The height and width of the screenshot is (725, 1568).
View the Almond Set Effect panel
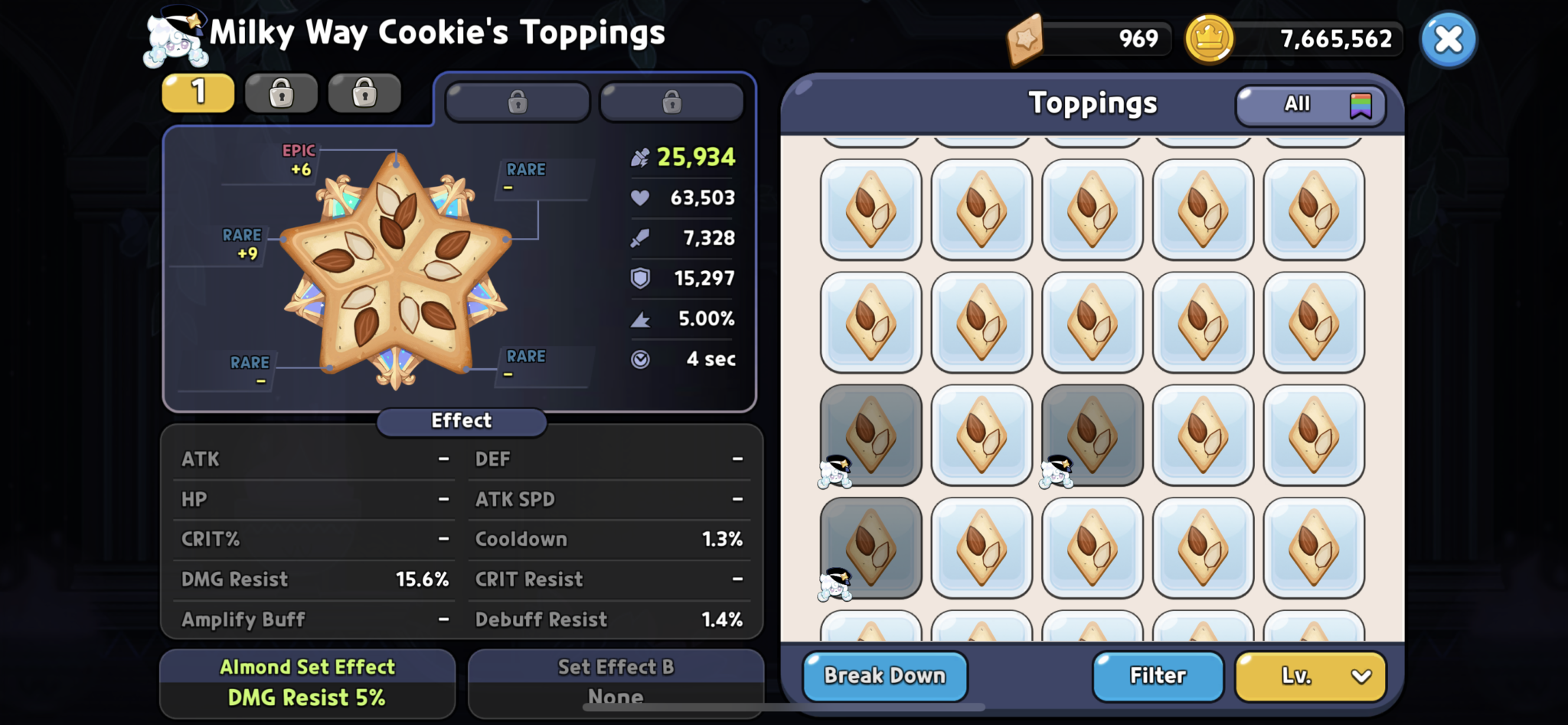307,683
